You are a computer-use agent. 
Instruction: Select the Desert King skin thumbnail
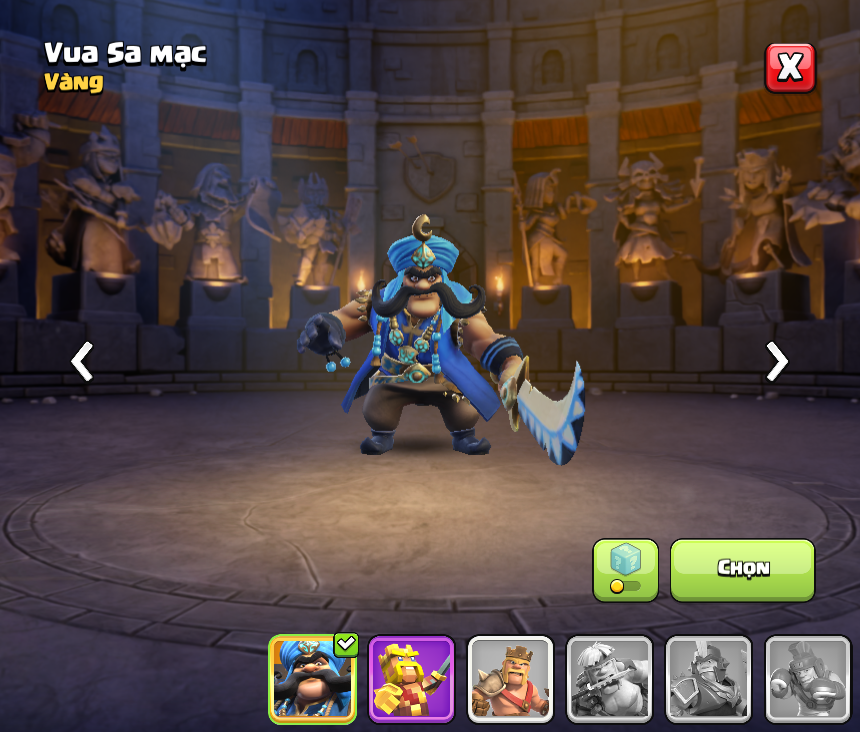click(312, 679)
